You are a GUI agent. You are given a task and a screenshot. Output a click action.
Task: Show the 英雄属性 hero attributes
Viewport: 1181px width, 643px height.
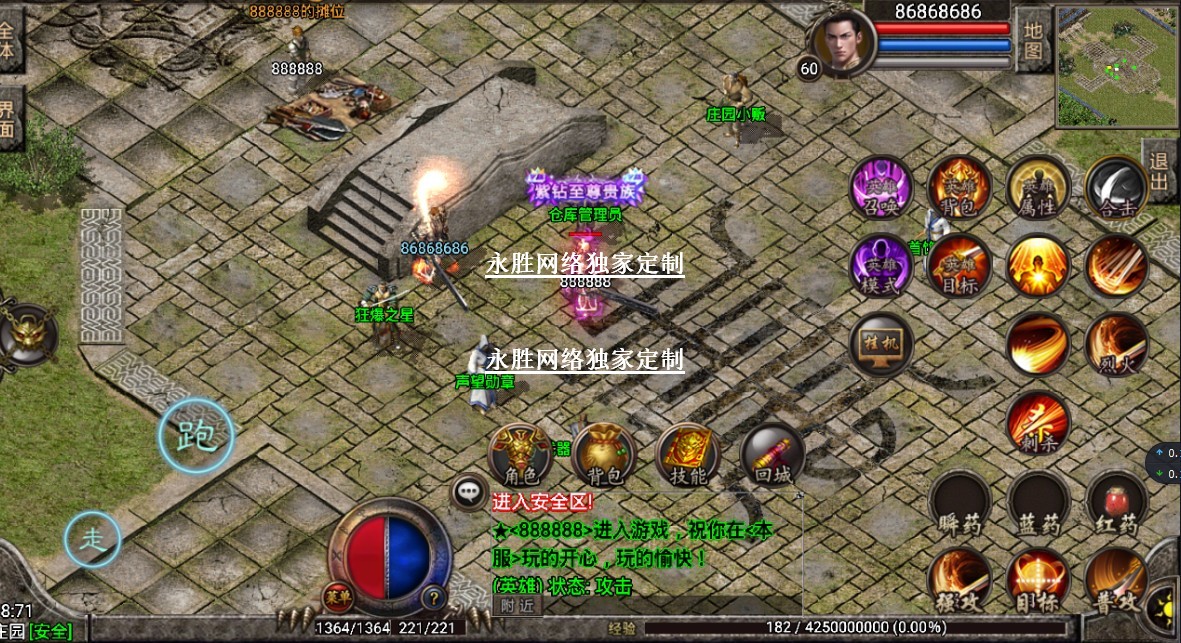click(x=1038, y=188)
